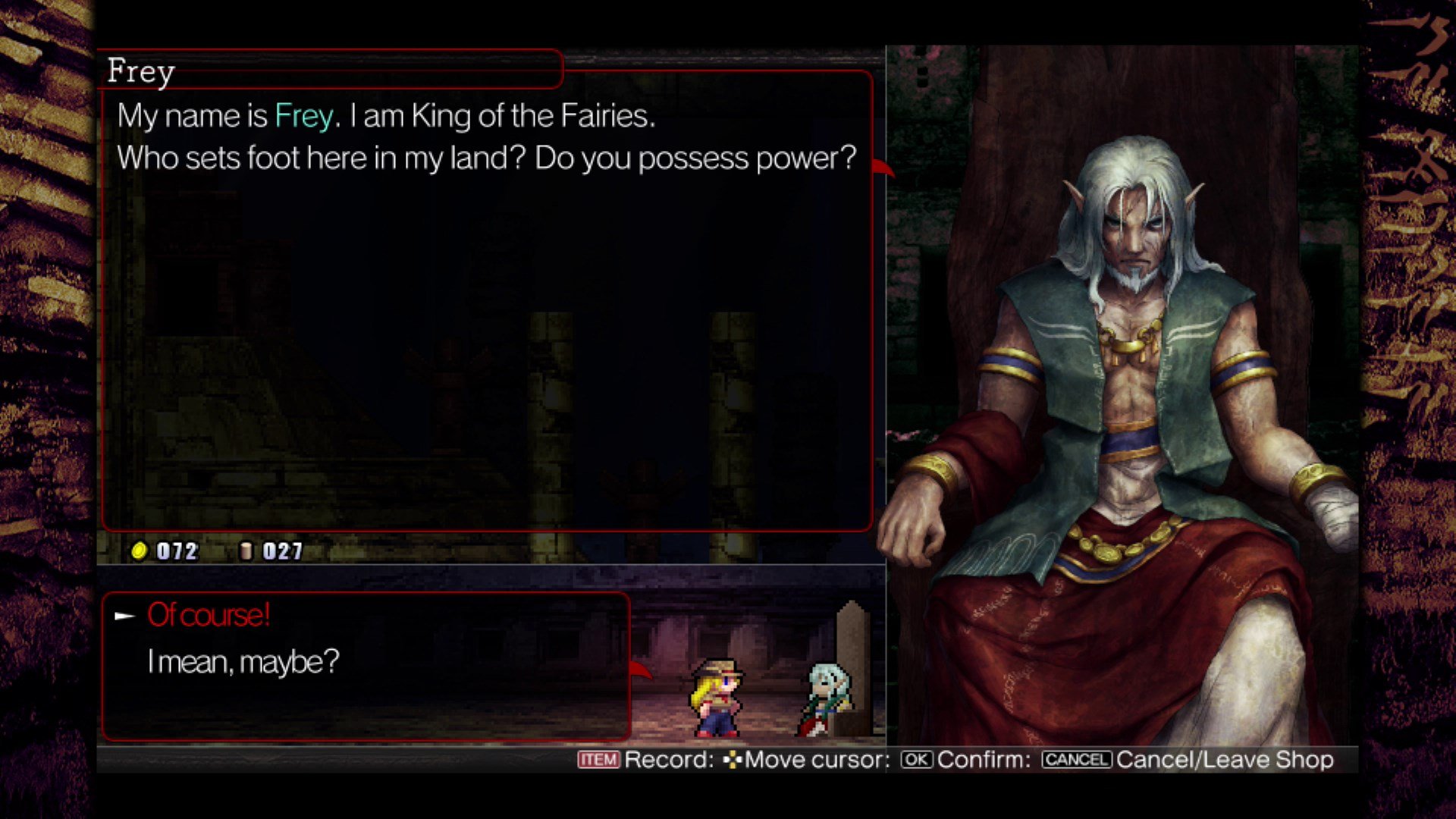The image size is (1456, 819).
Task: Toggle the highlighted response in the choice box
Action: (210, 614)
